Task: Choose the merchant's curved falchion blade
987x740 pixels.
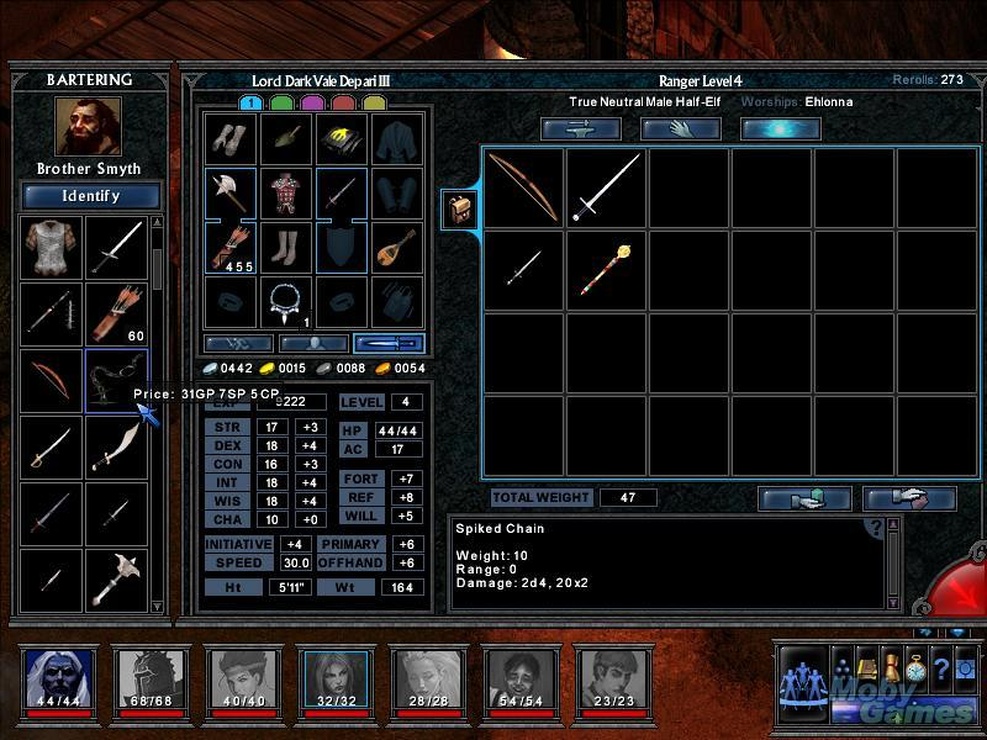Action: pyautogui.click(x=116, y=447)
